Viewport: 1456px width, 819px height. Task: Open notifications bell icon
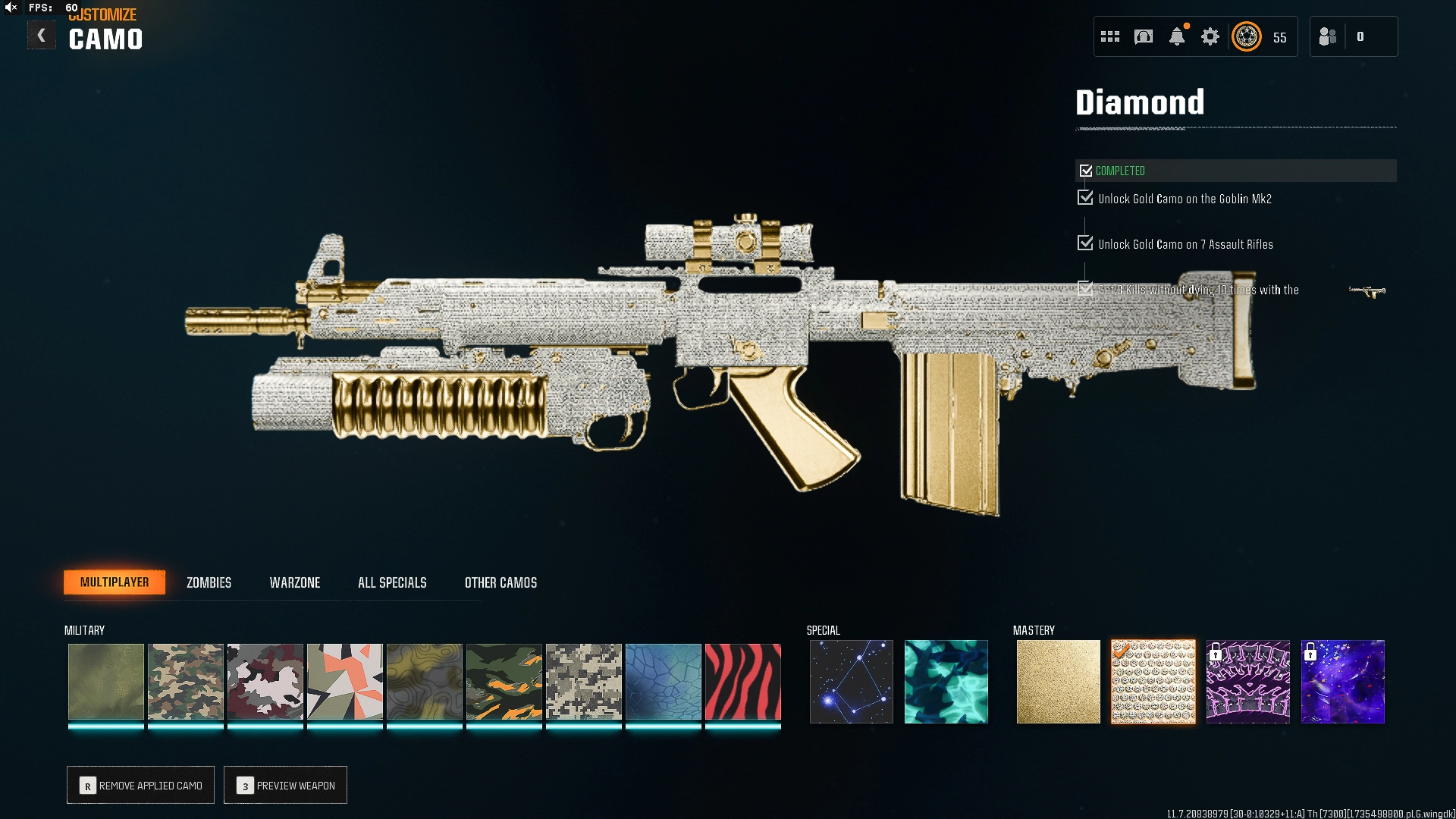[x=1176, y=36]
